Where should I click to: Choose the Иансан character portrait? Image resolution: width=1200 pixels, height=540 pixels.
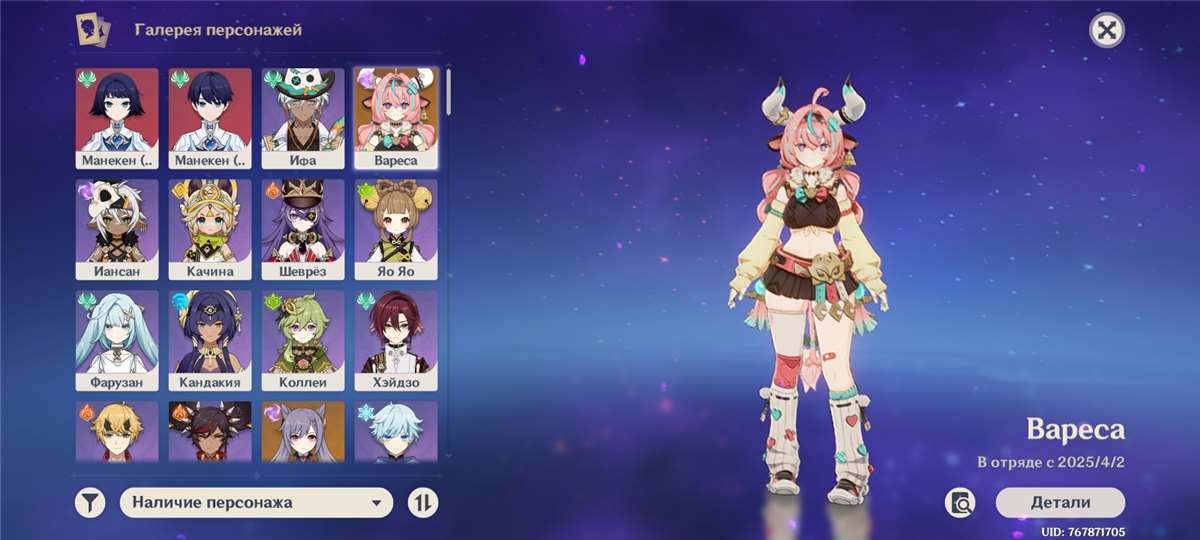click(117, 229)
